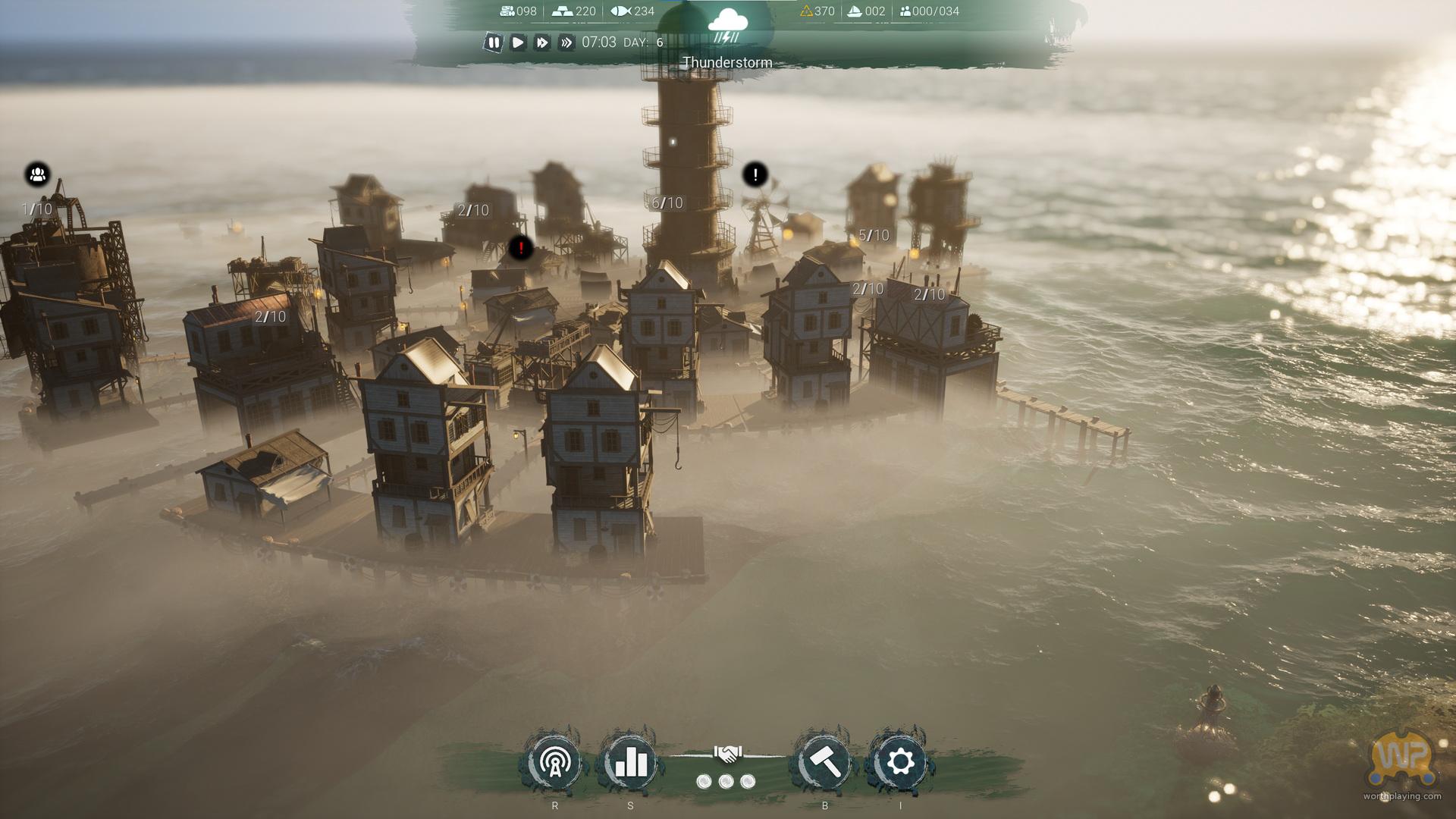The image size is (1456, 819).
Task: Select the population marker above the building
Action: [37, 175]
